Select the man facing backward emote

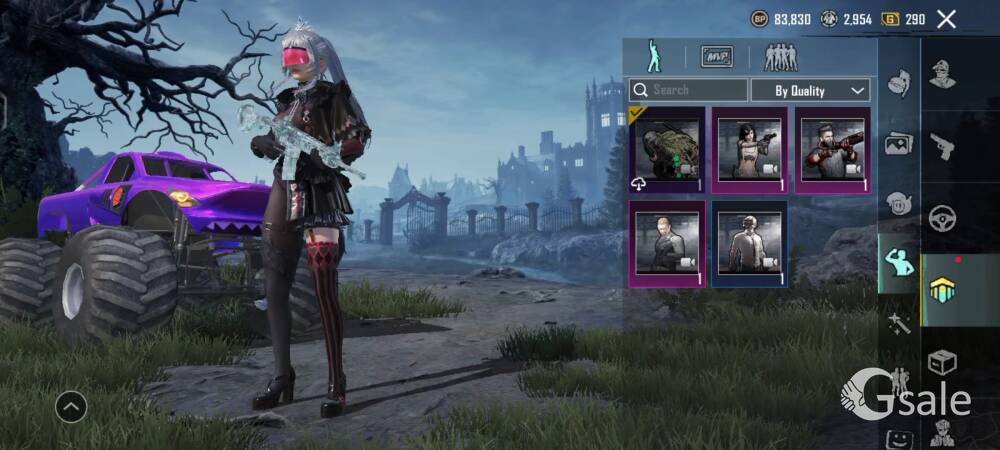pos(749,243)
